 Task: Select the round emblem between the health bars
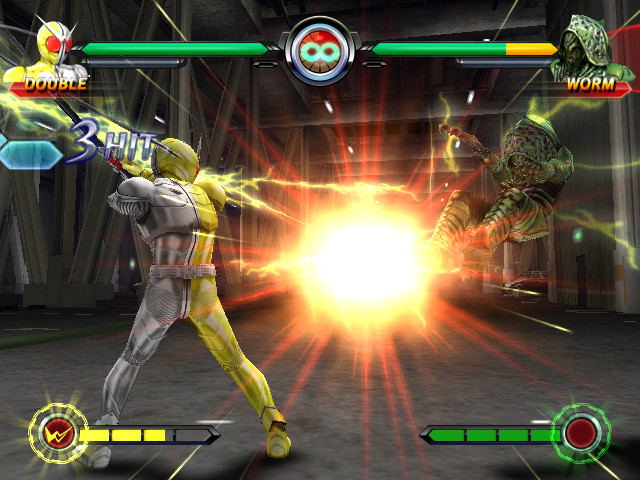click(319, 53)
